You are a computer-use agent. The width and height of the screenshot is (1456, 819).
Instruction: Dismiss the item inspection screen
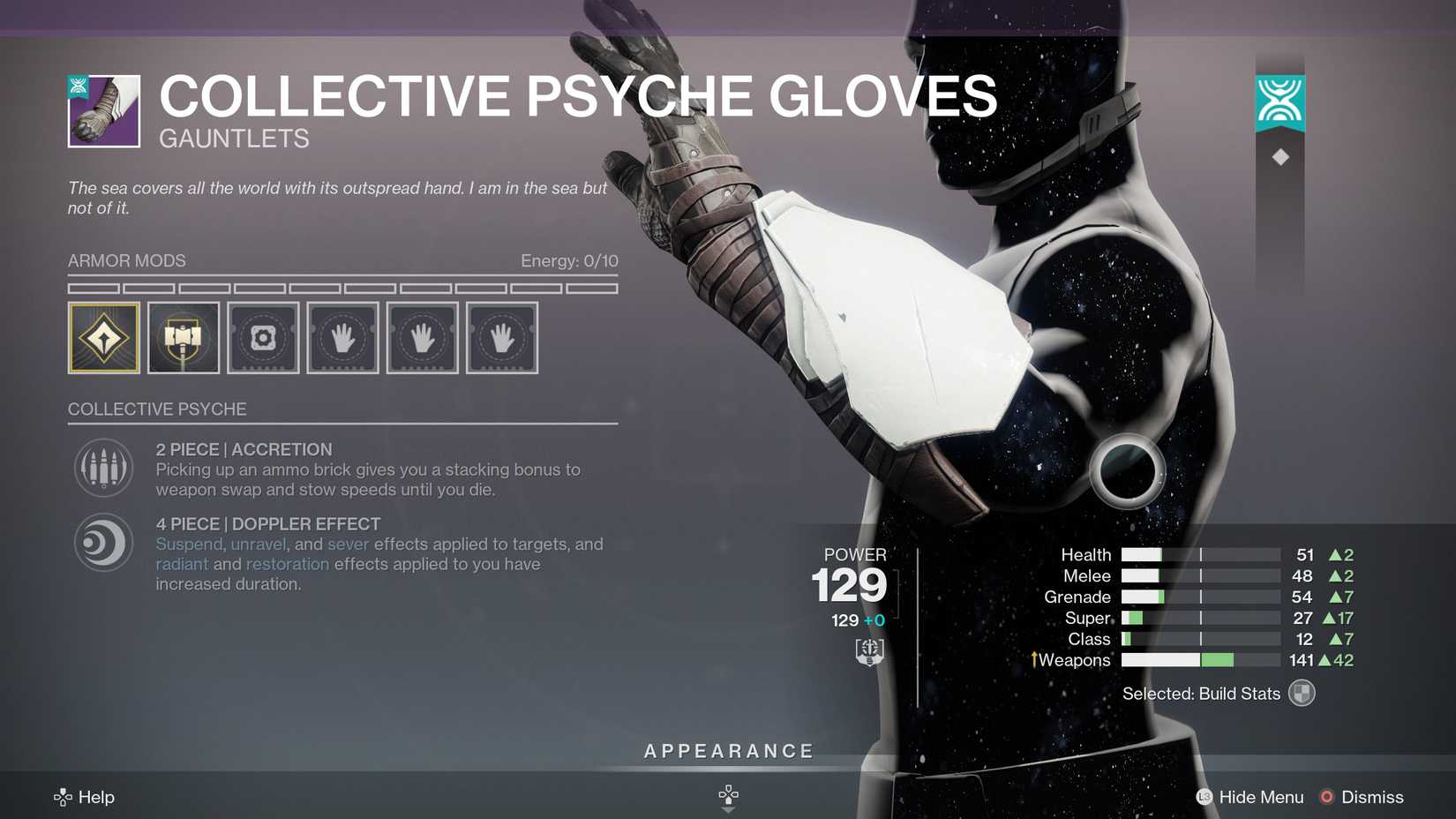coord(1362,797)
